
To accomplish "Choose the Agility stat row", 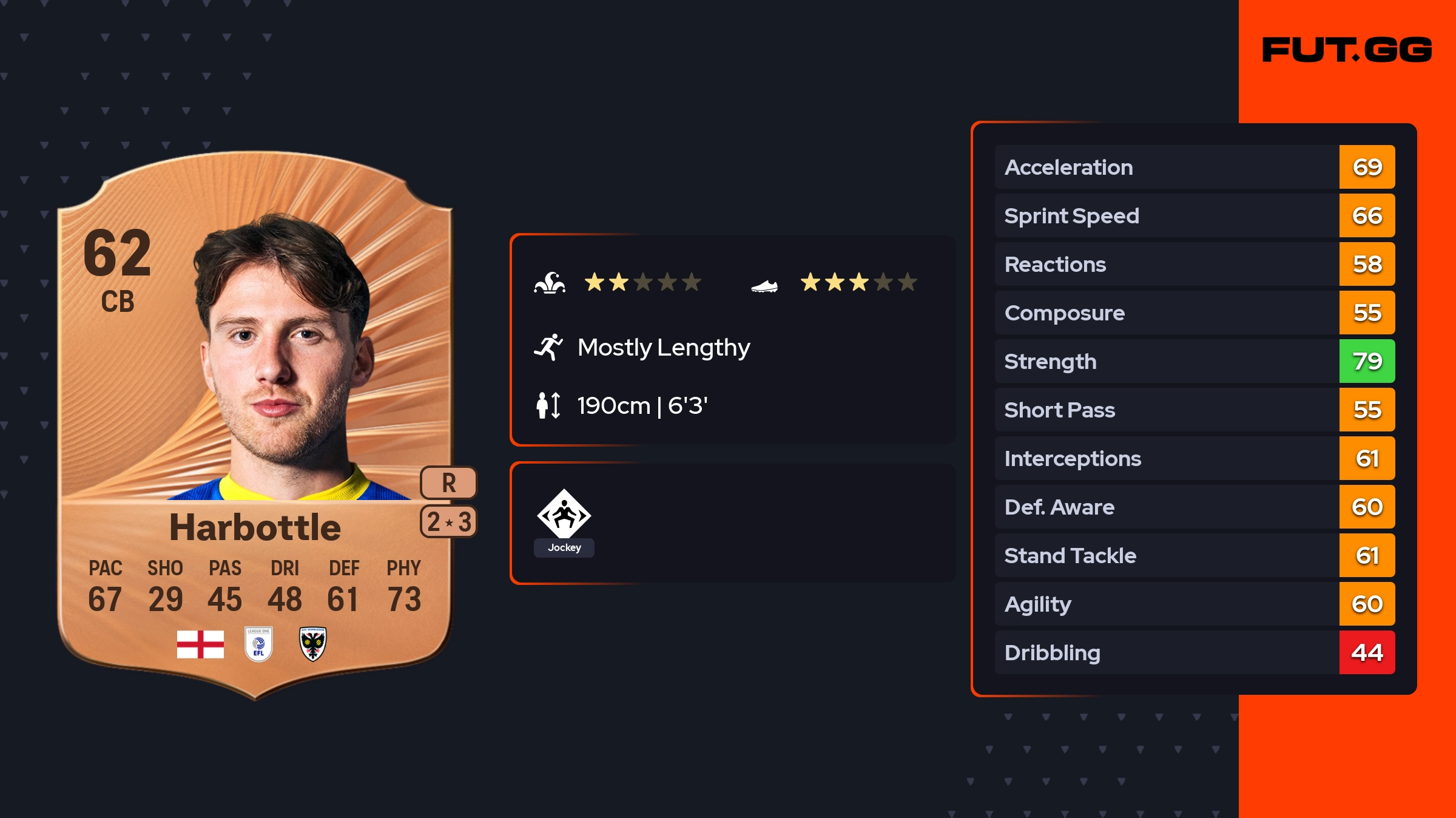I will click(1194, 604).
